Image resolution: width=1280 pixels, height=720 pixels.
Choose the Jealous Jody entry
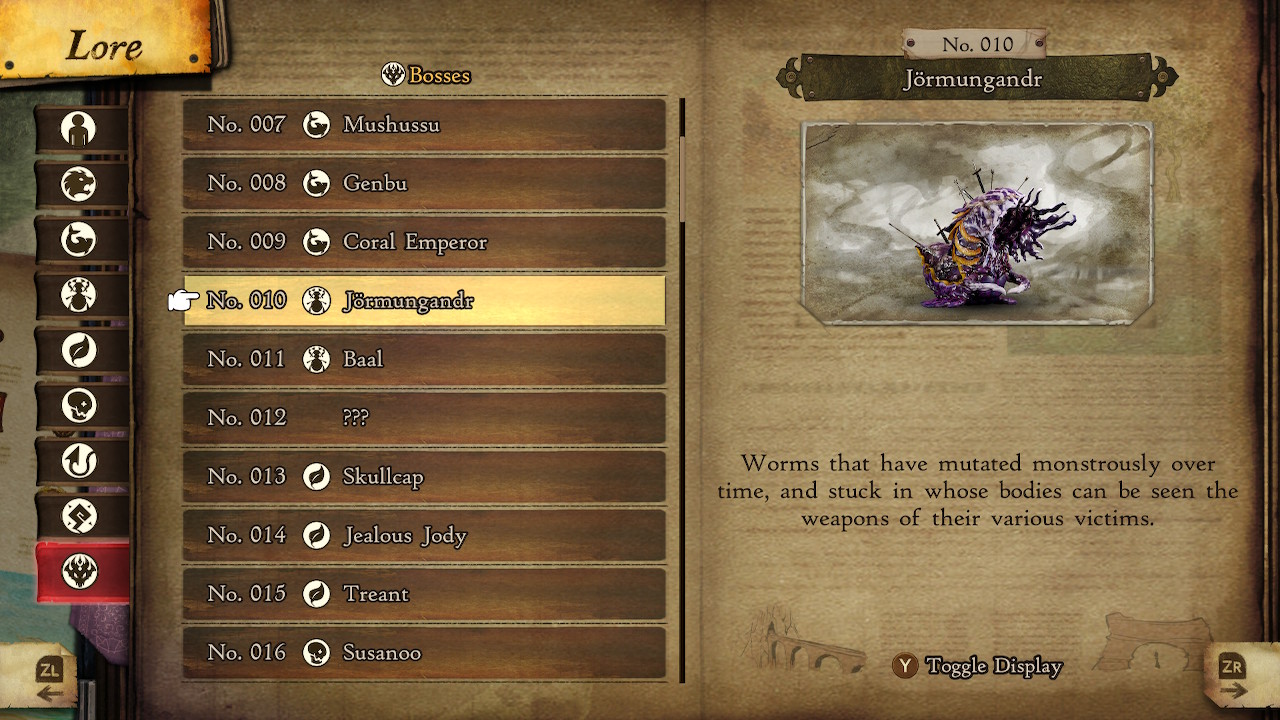pyautogui.click(x=424, y=535)
